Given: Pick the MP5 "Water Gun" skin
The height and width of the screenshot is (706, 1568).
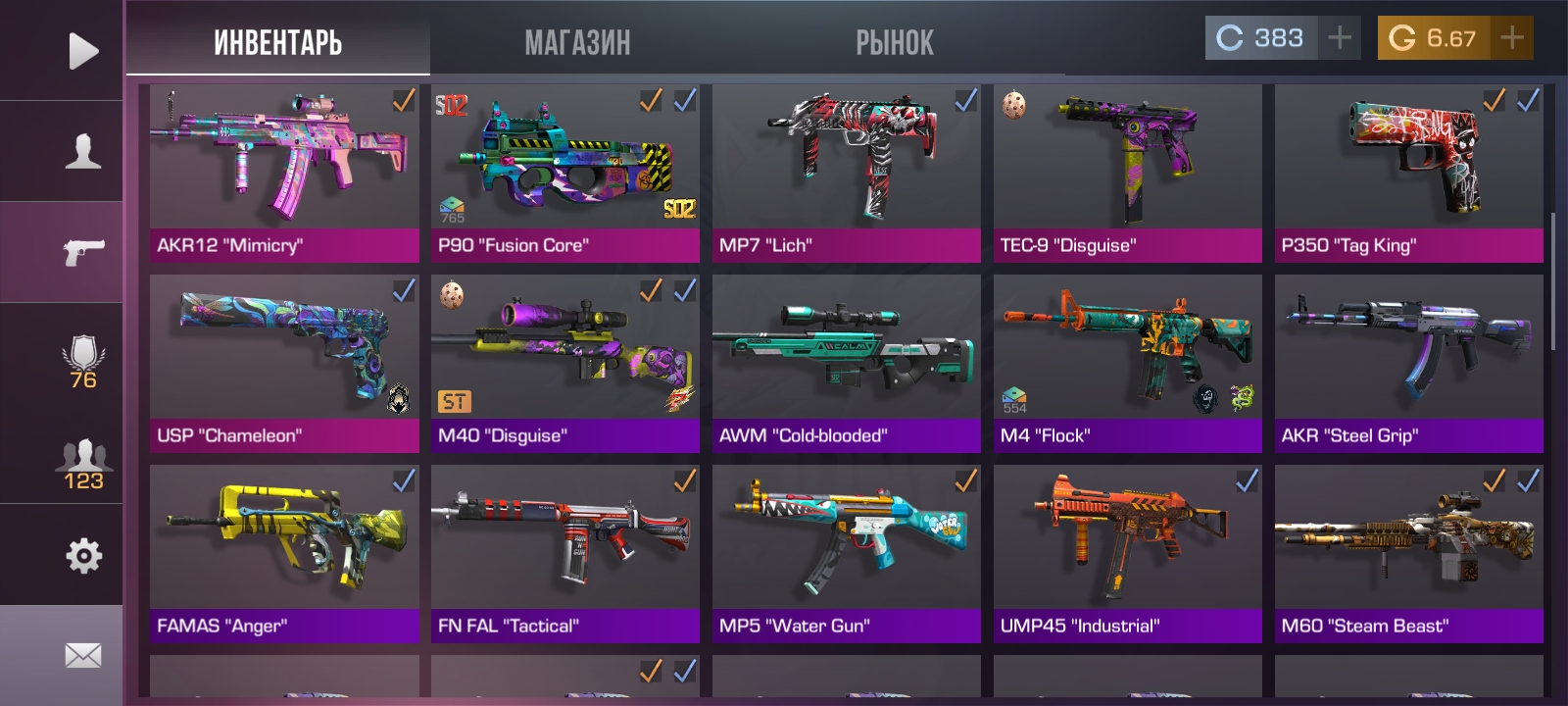Looking at the screenshot, I should coord(846,553).
